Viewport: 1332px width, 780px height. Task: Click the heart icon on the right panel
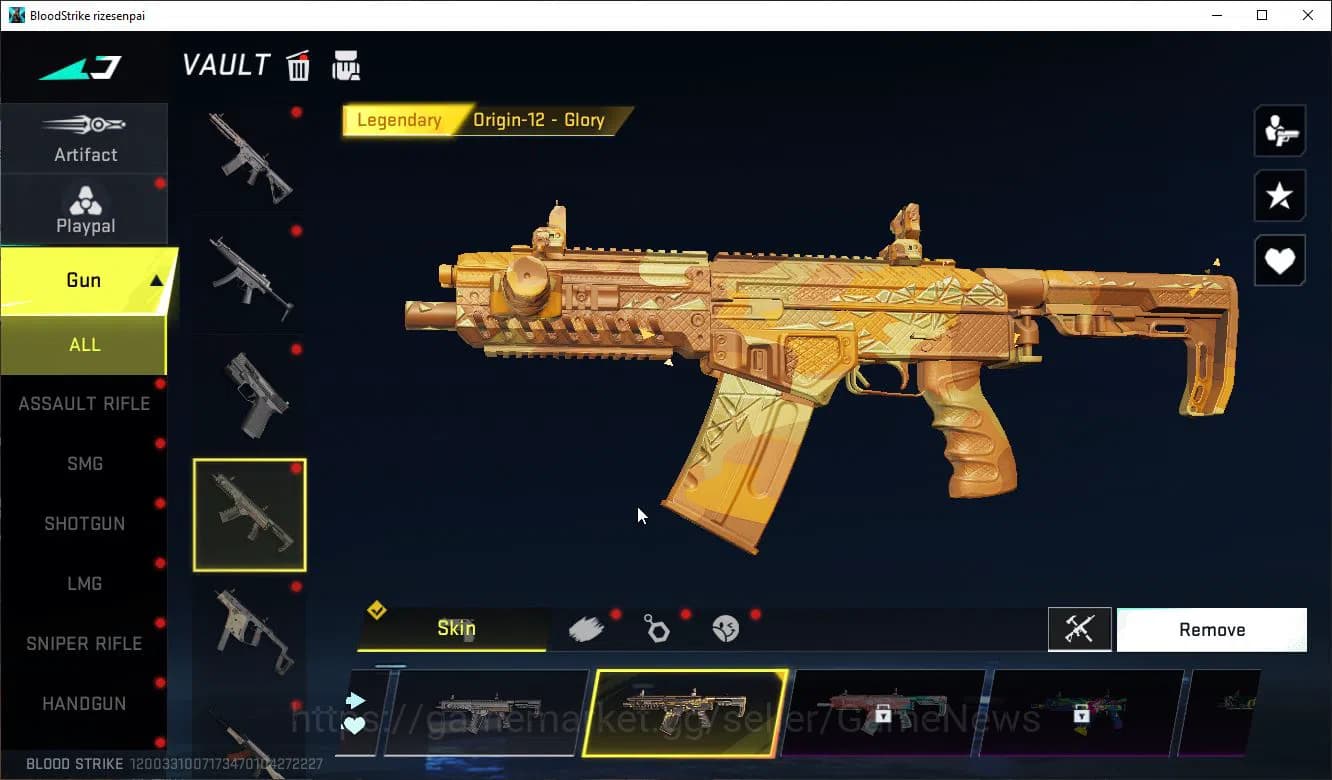coord(1280,261)
